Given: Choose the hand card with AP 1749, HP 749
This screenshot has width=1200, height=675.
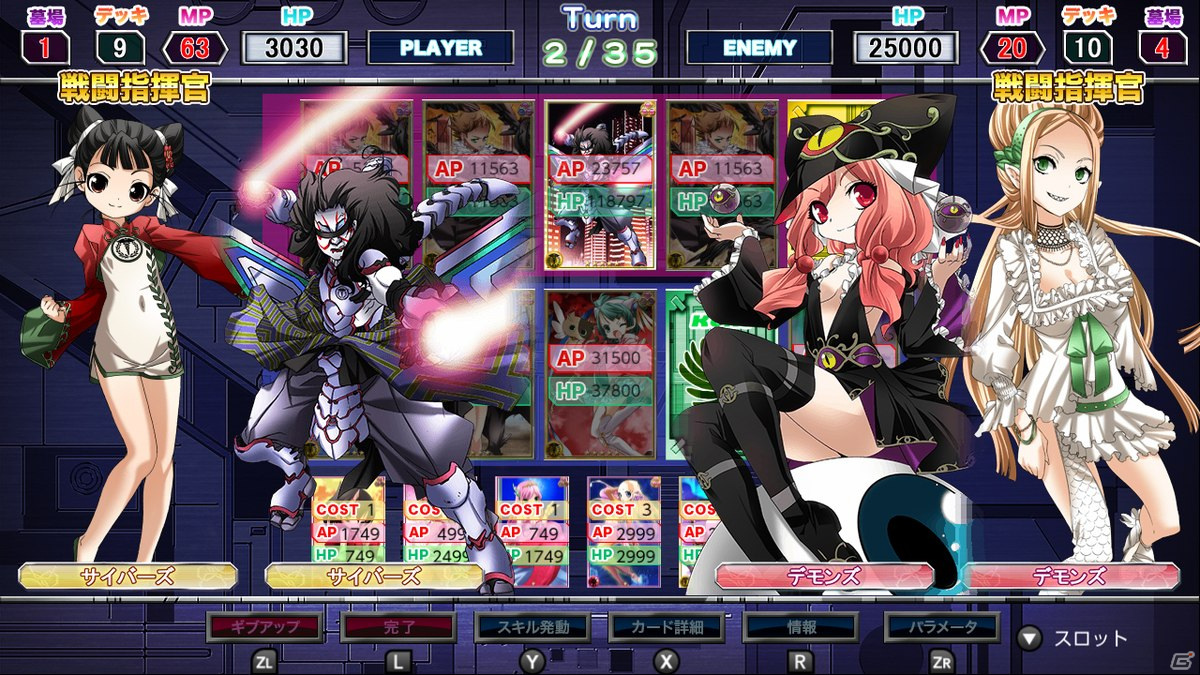Looking at the screenshot, I should click(349, 532).
